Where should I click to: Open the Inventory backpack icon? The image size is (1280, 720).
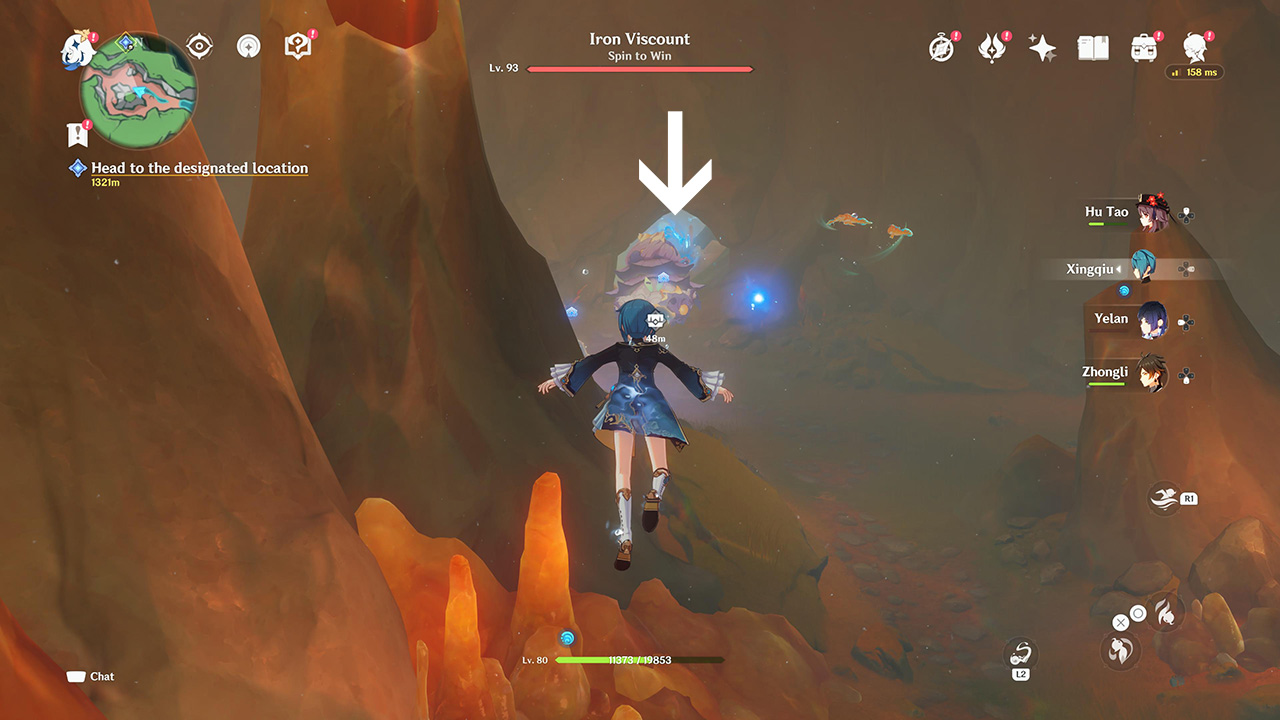click(x=1143, y=46)
